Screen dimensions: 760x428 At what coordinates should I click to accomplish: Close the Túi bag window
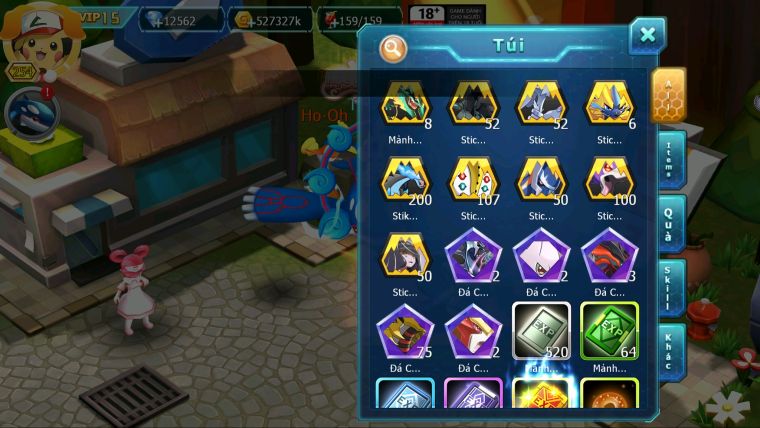pyautogui.click(x=648, y=36)
